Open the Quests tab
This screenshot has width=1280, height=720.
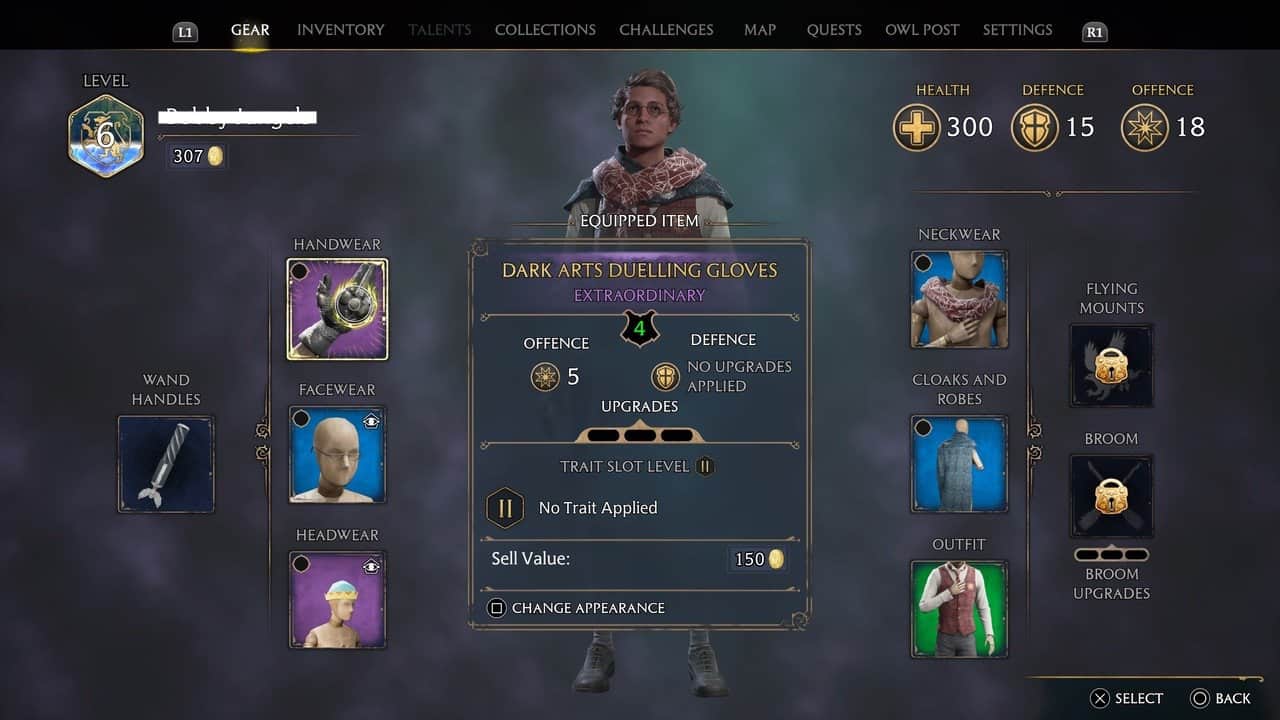834,30
